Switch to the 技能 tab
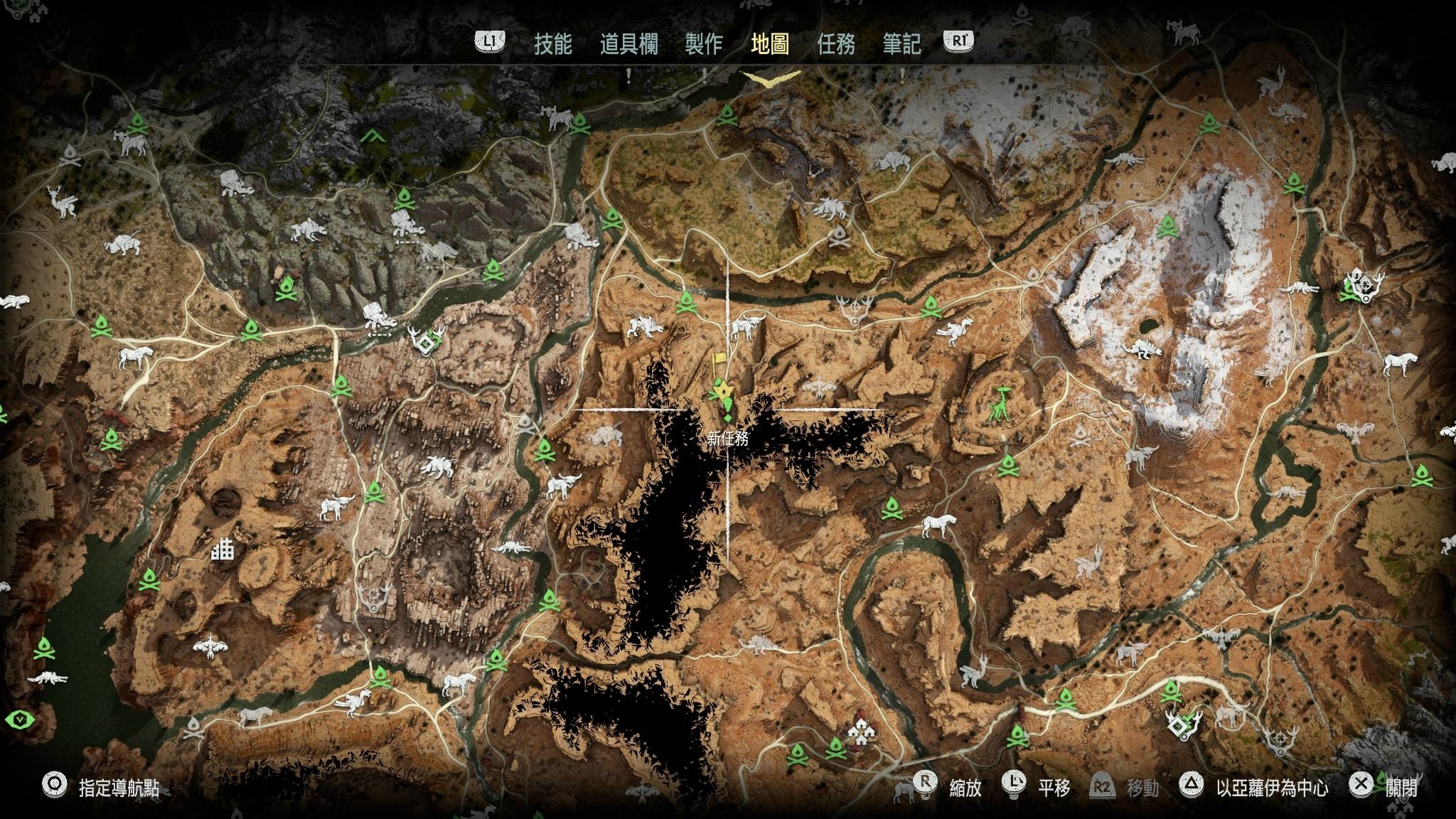This screenshot has height=819, width=1456. click(552, 44)
